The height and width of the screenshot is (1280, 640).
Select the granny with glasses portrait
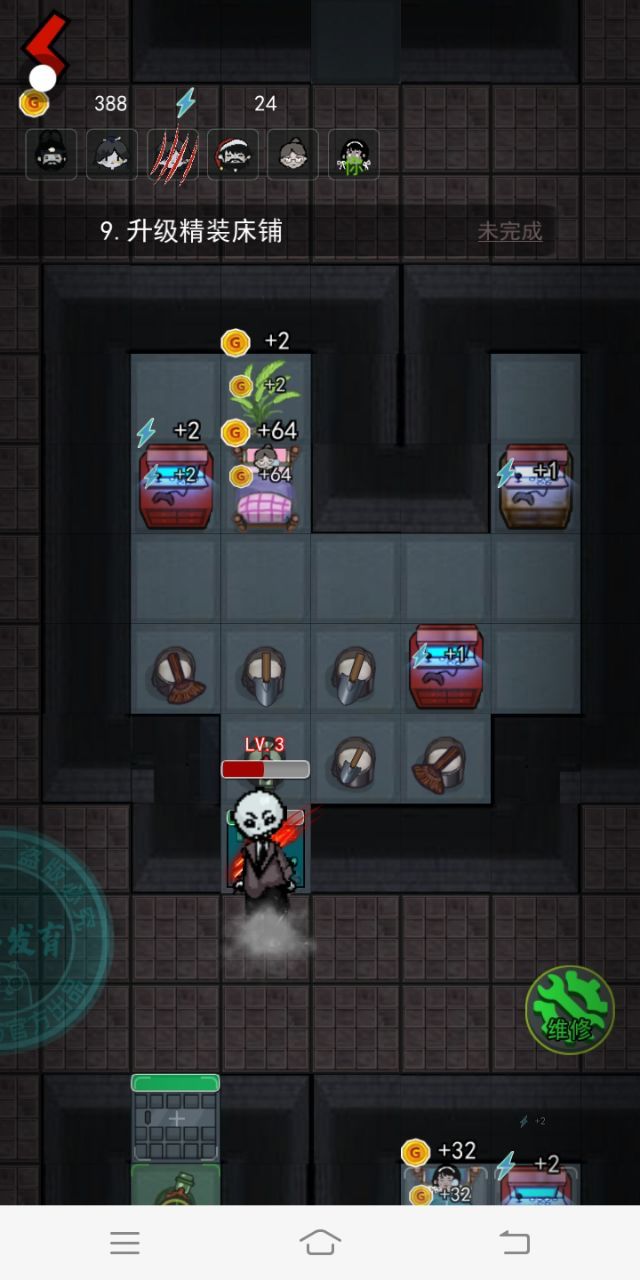(293, 155)
